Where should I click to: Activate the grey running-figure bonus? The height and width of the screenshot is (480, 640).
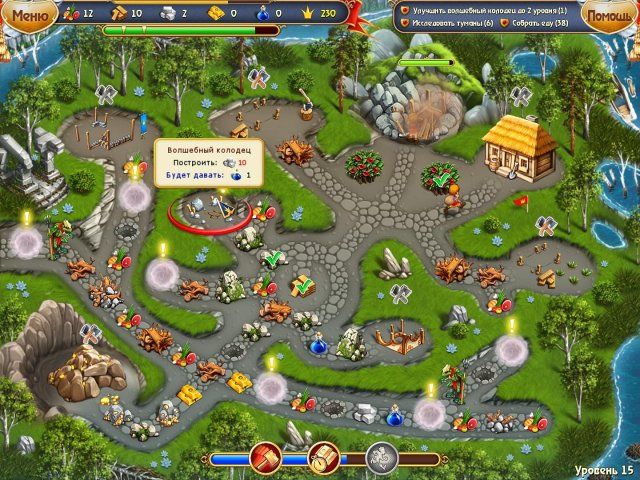[x=381, y=457]
